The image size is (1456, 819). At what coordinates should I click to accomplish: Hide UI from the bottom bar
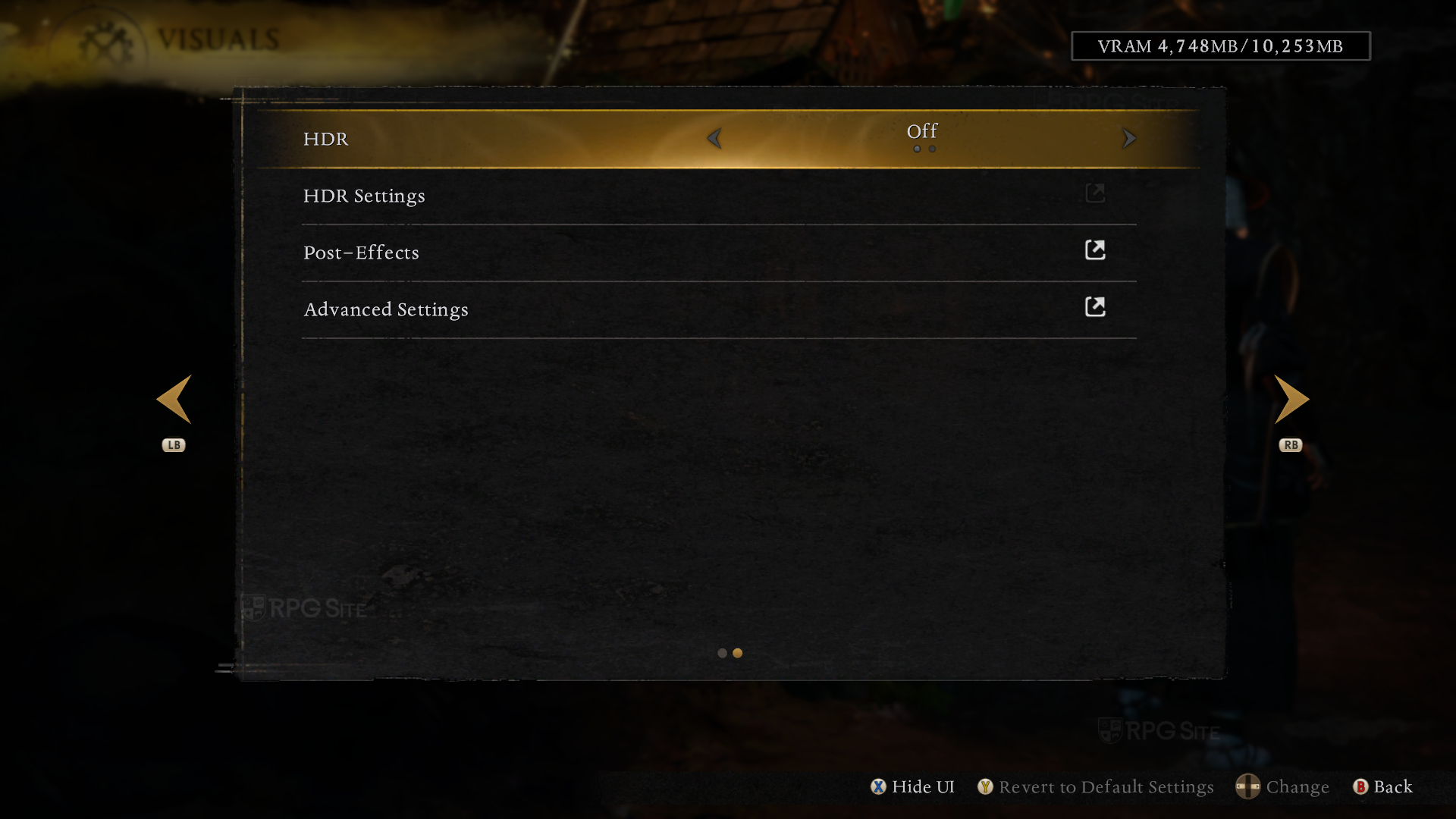click(x=913, y=787)
